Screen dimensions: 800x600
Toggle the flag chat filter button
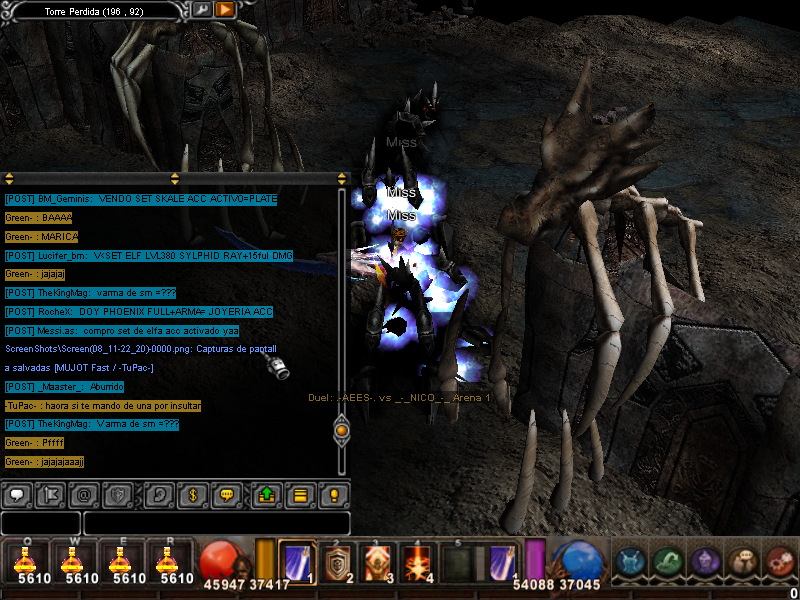click(54, 494)
